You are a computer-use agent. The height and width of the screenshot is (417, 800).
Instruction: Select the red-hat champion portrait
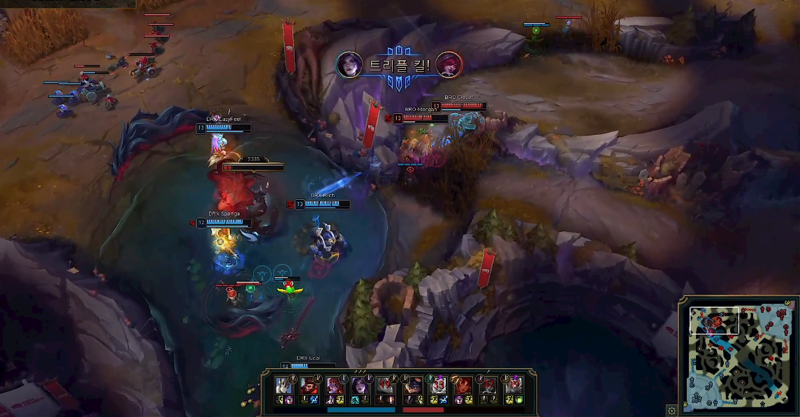click(309, 385)
